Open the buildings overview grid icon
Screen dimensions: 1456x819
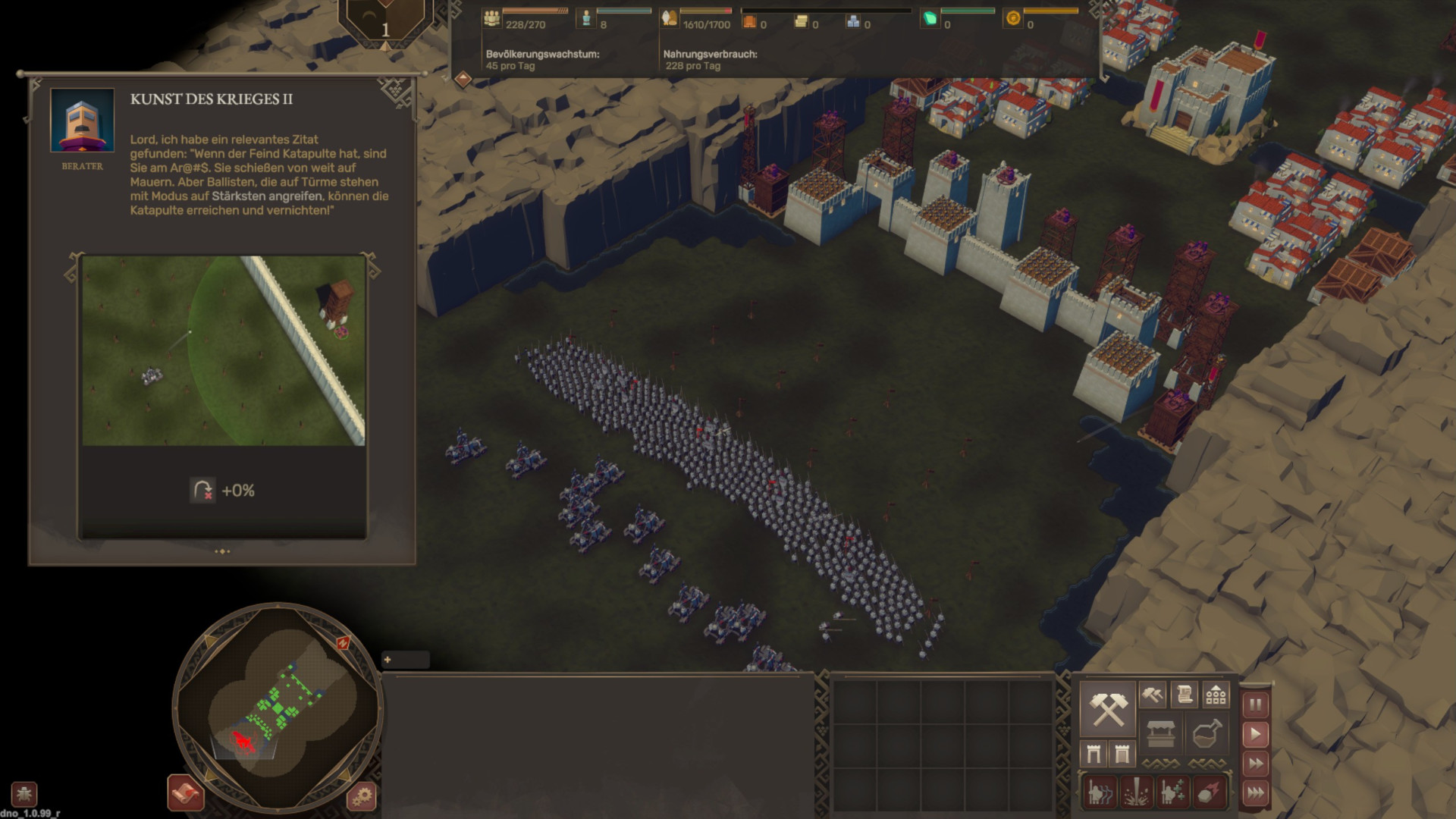tap(1216, 694)
